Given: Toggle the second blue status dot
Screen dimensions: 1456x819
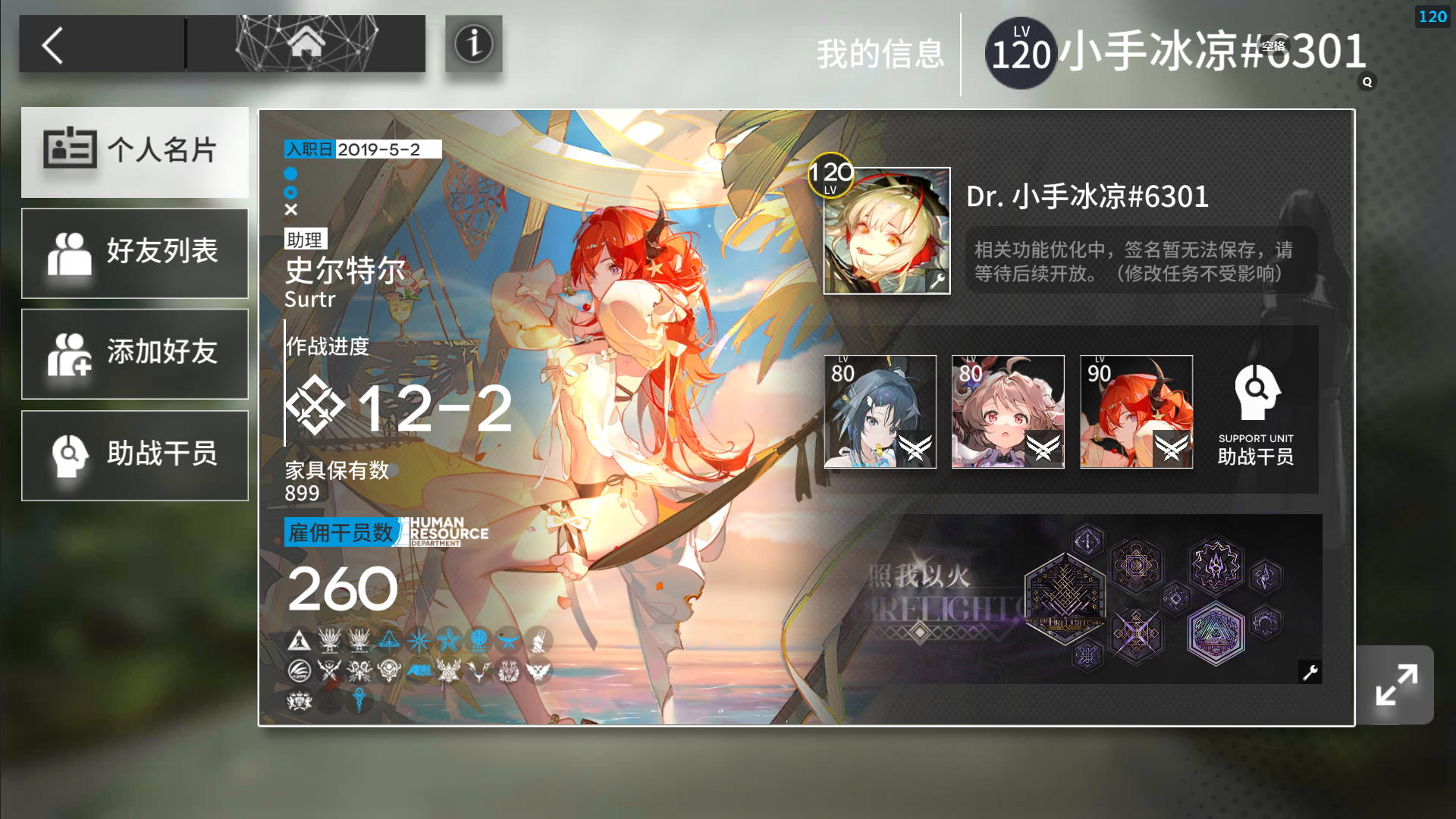Looking at the screenshot, I should click(x=290, y=193).
